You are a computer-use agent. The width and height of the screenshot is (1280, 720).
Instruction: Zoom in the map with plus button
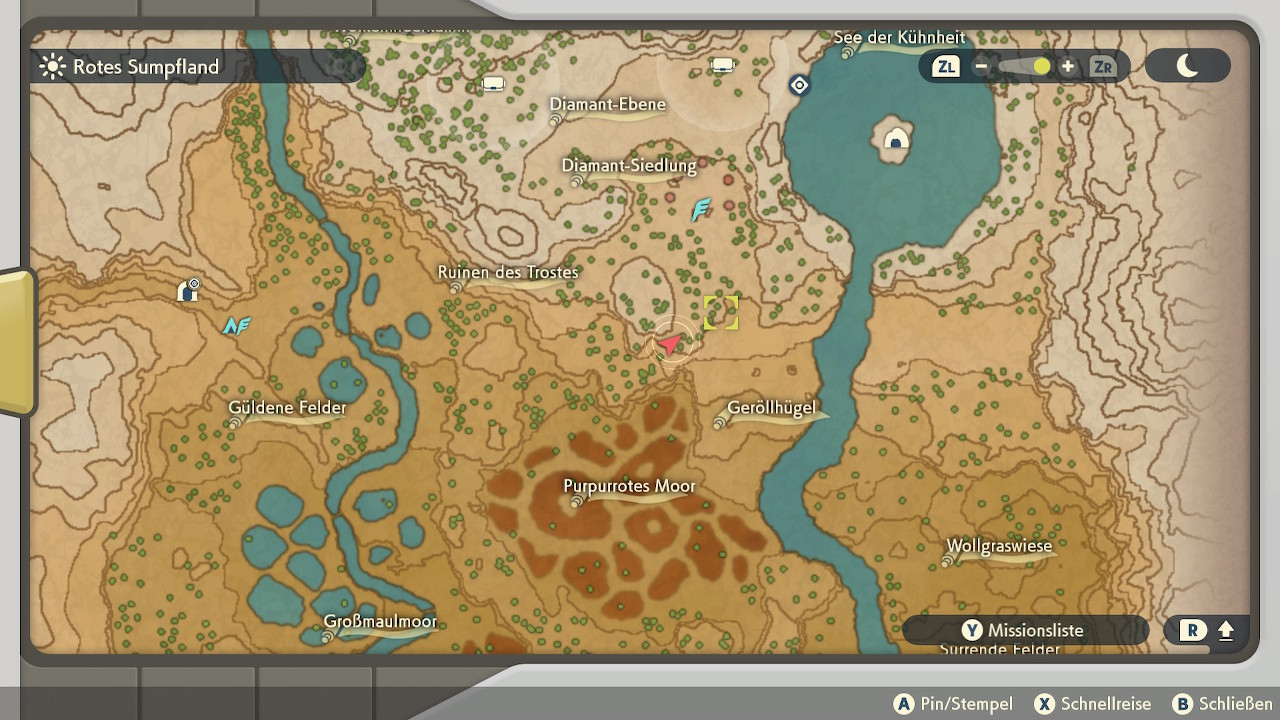click(1068, 67)
